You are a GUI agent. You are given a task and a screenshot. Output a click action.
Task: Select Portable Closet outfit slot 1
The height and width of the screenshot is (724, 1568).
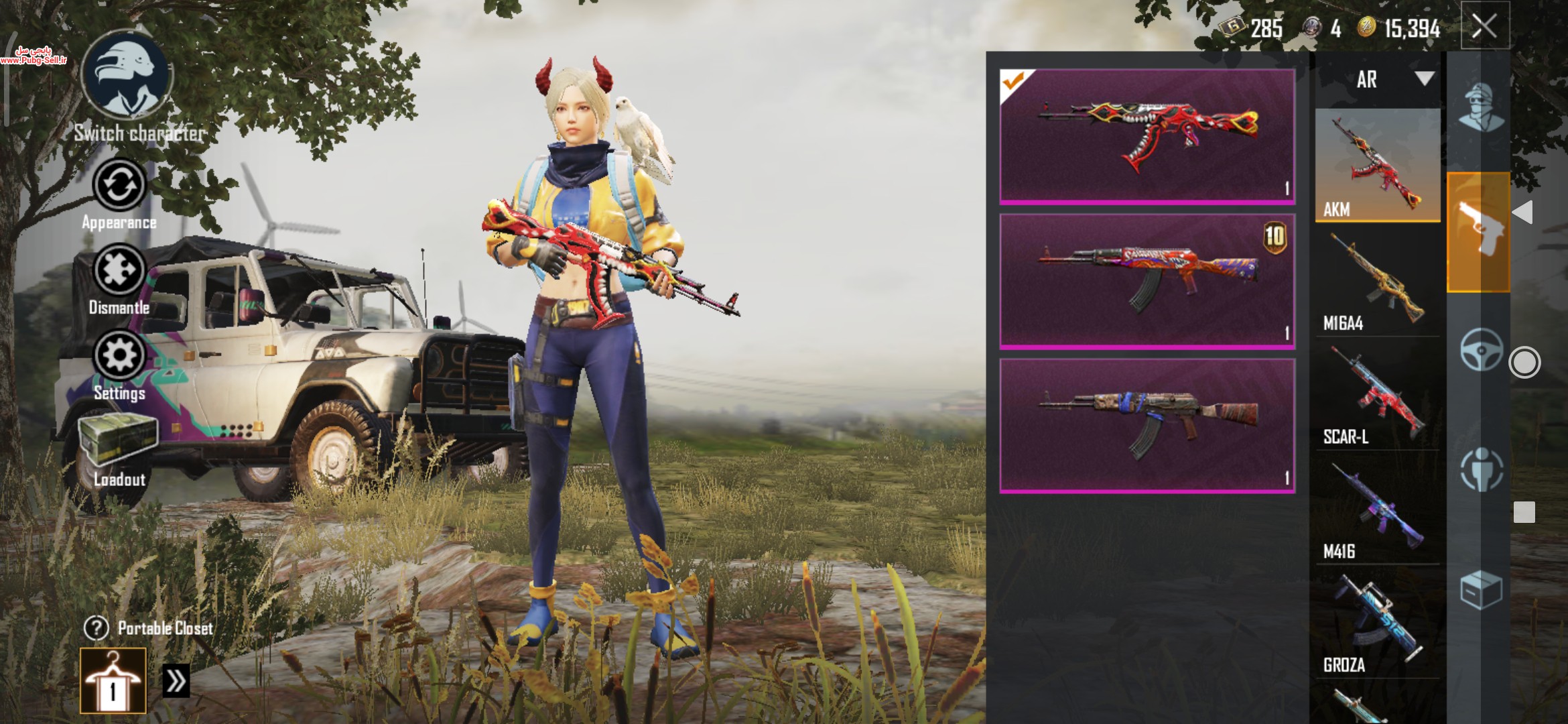(113, 680)
